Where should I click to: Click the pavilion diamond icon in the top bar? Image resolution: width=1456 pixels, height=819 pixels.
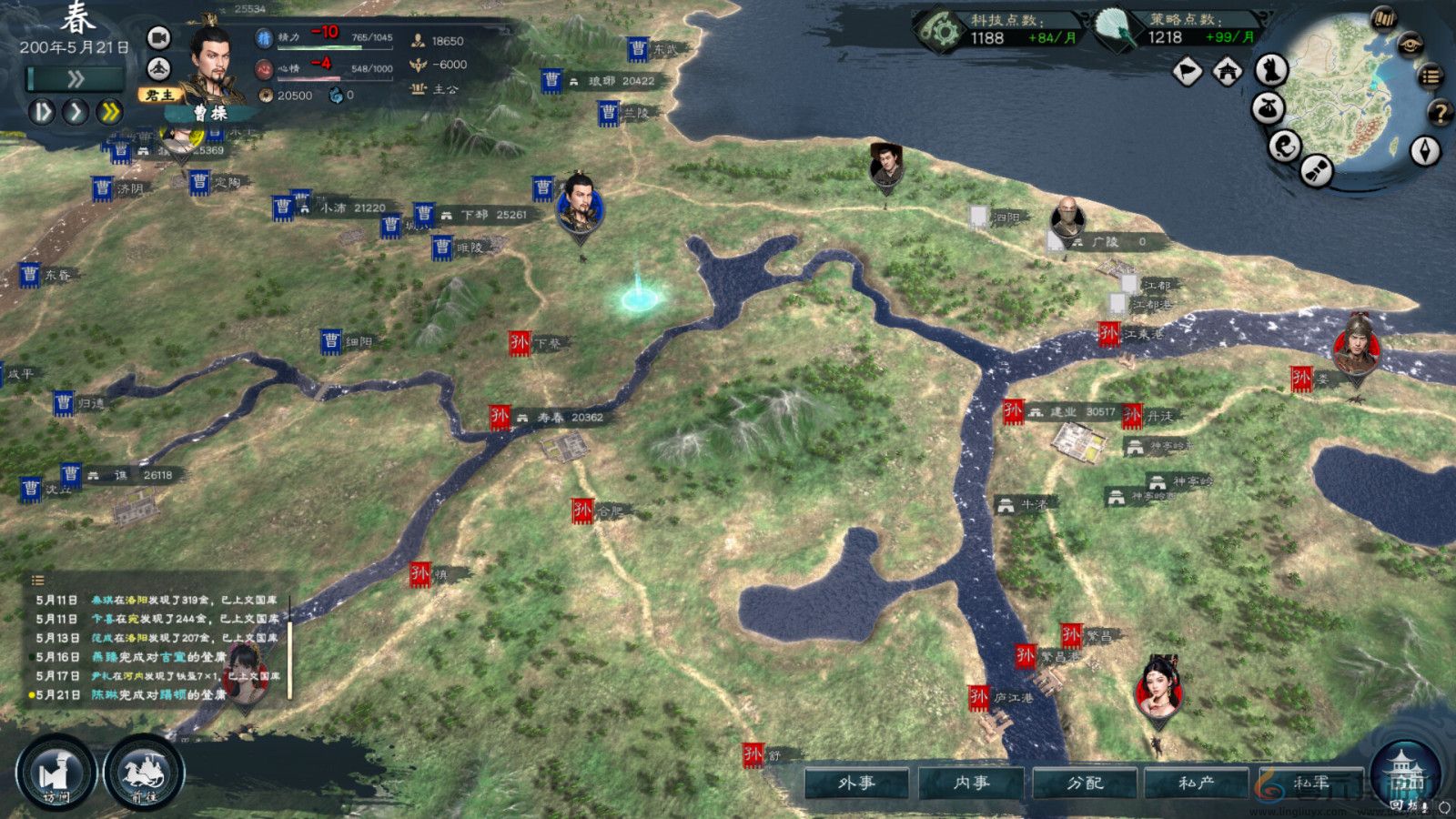(1227, 71)
